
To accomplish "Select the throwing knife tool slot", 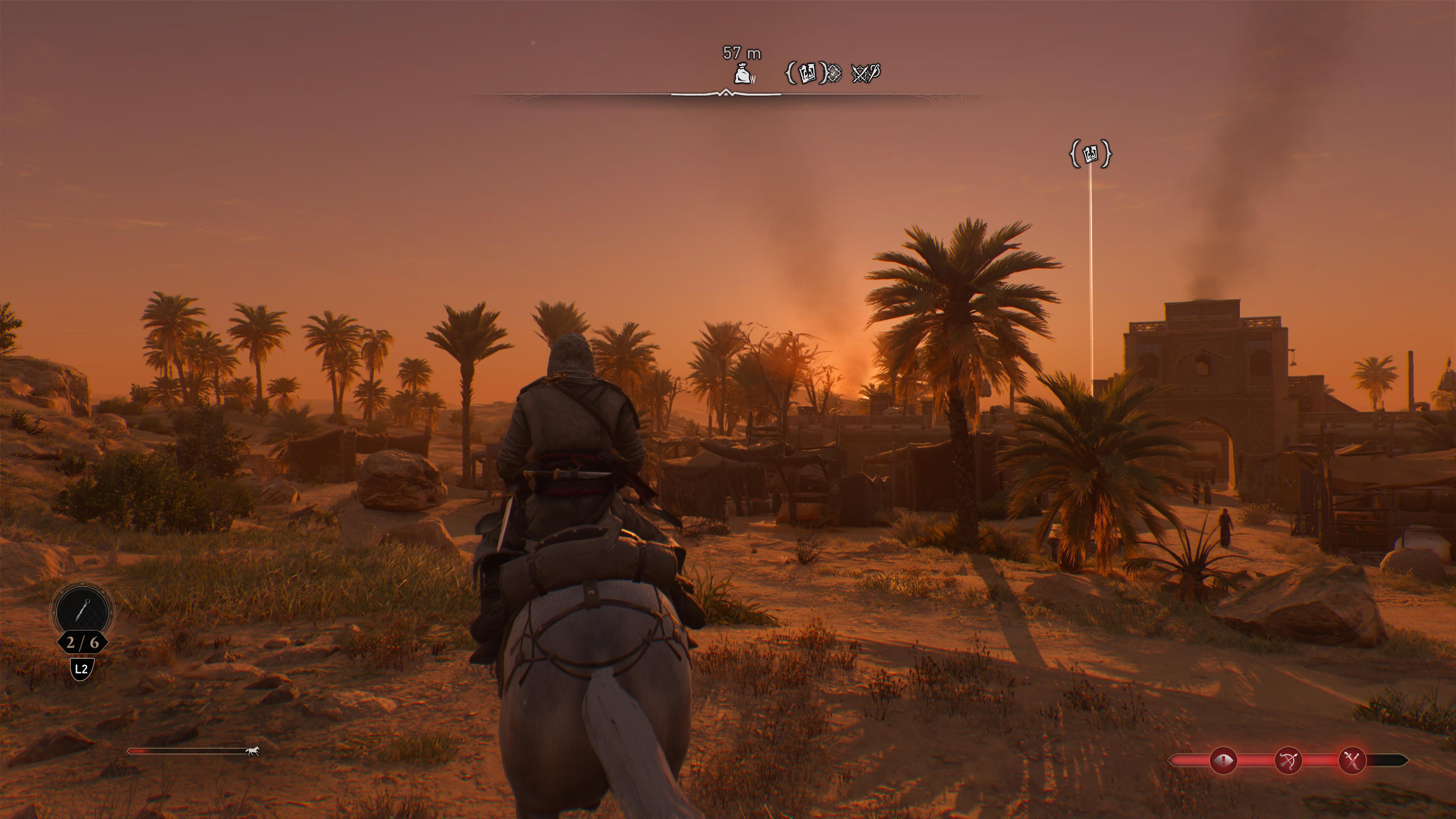I will [x=82, y=611].
